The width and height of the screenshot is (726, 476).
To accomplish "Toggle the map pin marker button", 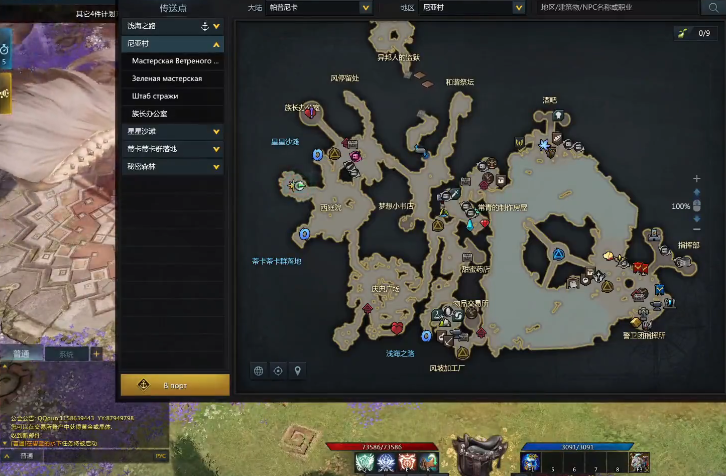I will (x=296, y=371).
